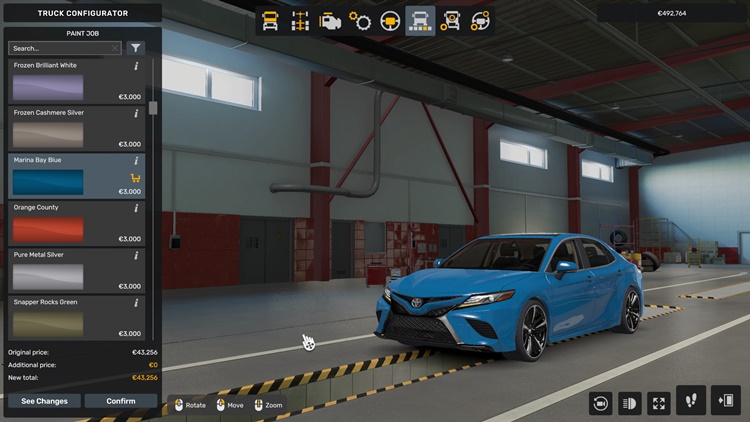Toggle the vehicle headlights
Image resolution: width=750 pixels, height=422 pixels.
coord(630,402)
